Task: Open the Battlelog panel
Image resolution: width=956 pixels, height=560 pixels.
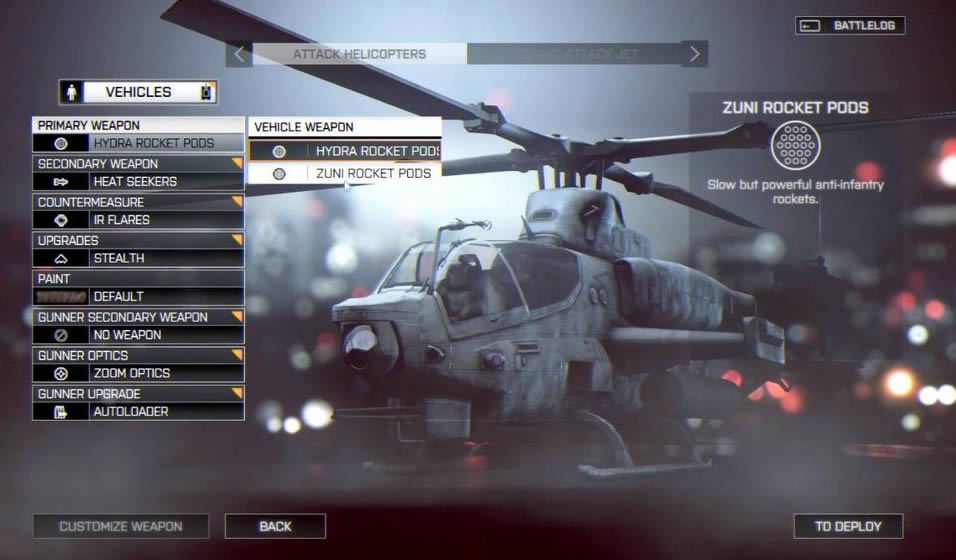Action: pos(851,26)
